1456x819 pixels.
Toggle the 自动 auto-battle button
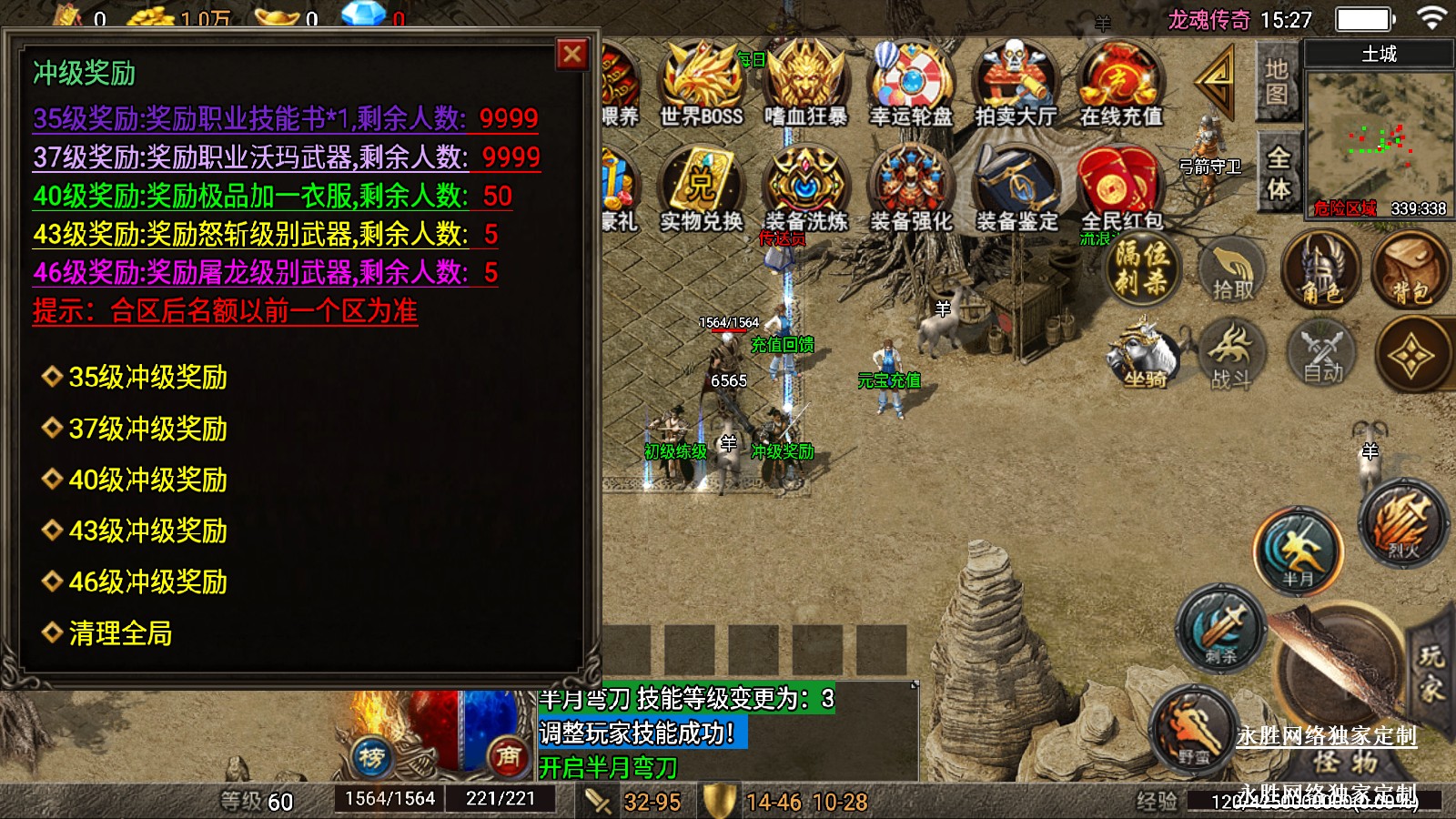pyautogui.click(x=1322, y=356)
